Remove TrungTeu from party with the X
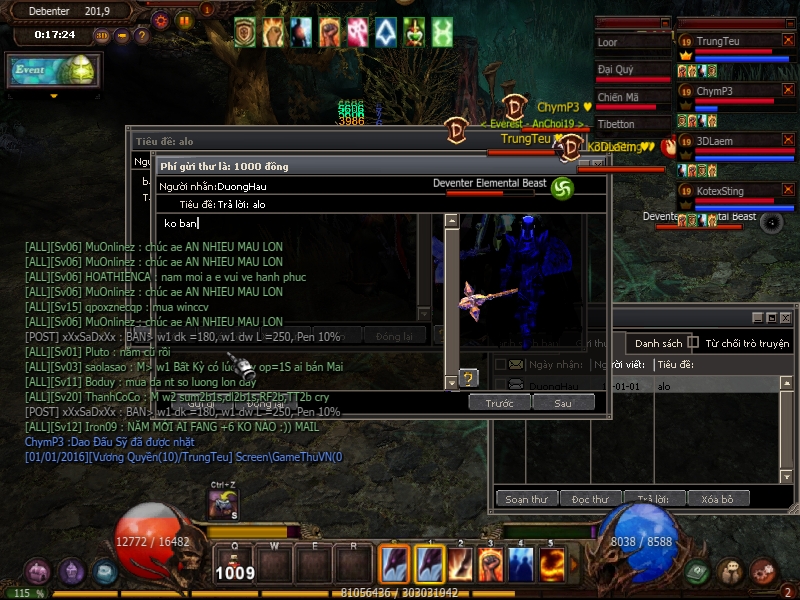This screenshot has width=800, height=600. [x=788, y=40]
